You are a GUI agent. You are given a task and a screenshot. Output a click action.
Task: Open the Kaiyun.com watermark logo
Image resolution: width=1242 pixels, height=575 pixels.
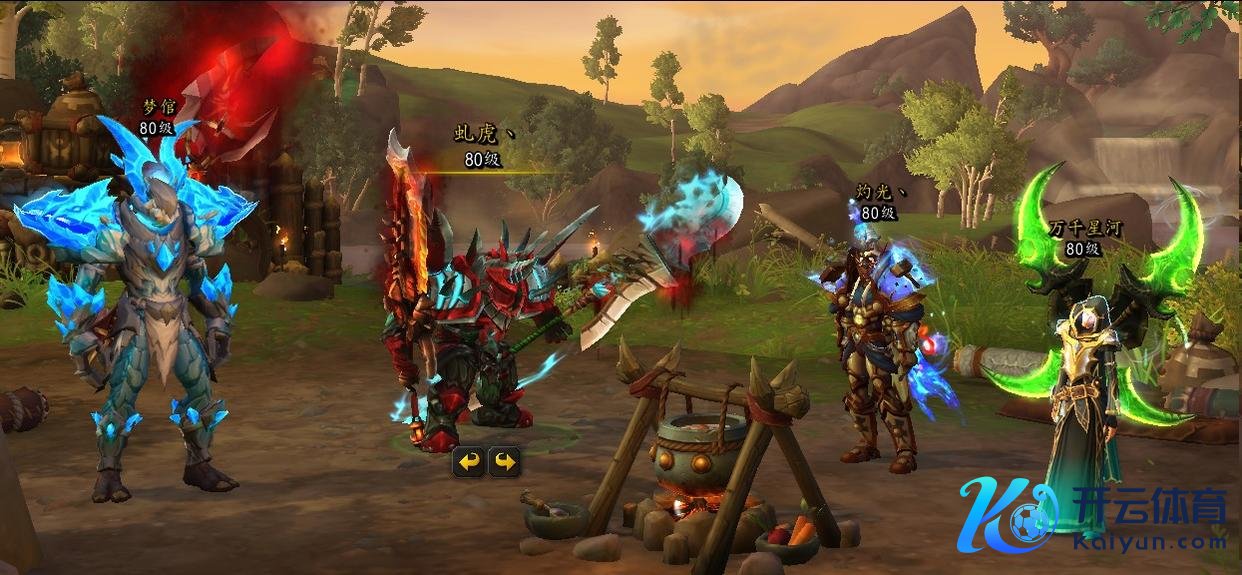pos(1092,514)
